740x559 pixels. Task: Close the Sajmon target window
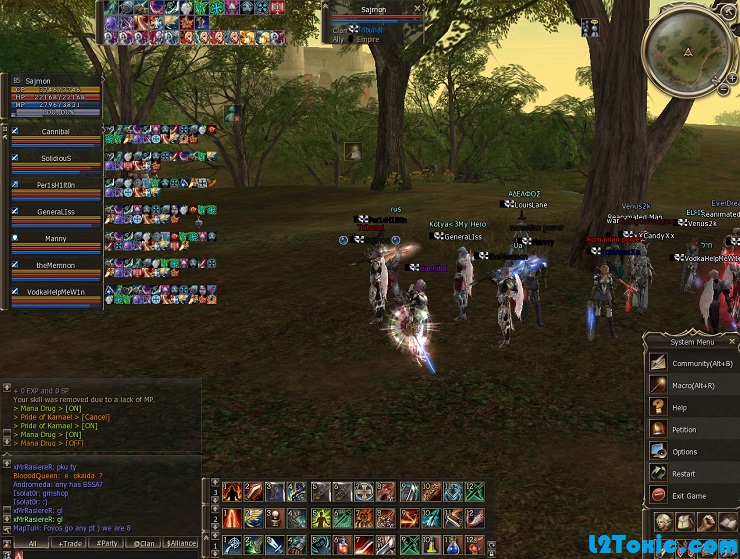(x=417, y=9)
